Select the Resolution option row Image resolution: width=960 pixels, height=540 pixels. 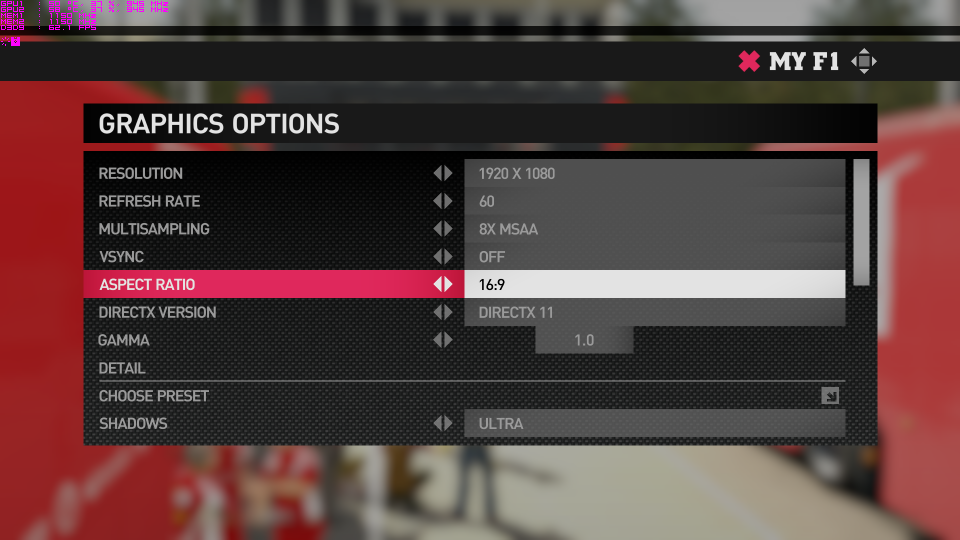[140, 174]
